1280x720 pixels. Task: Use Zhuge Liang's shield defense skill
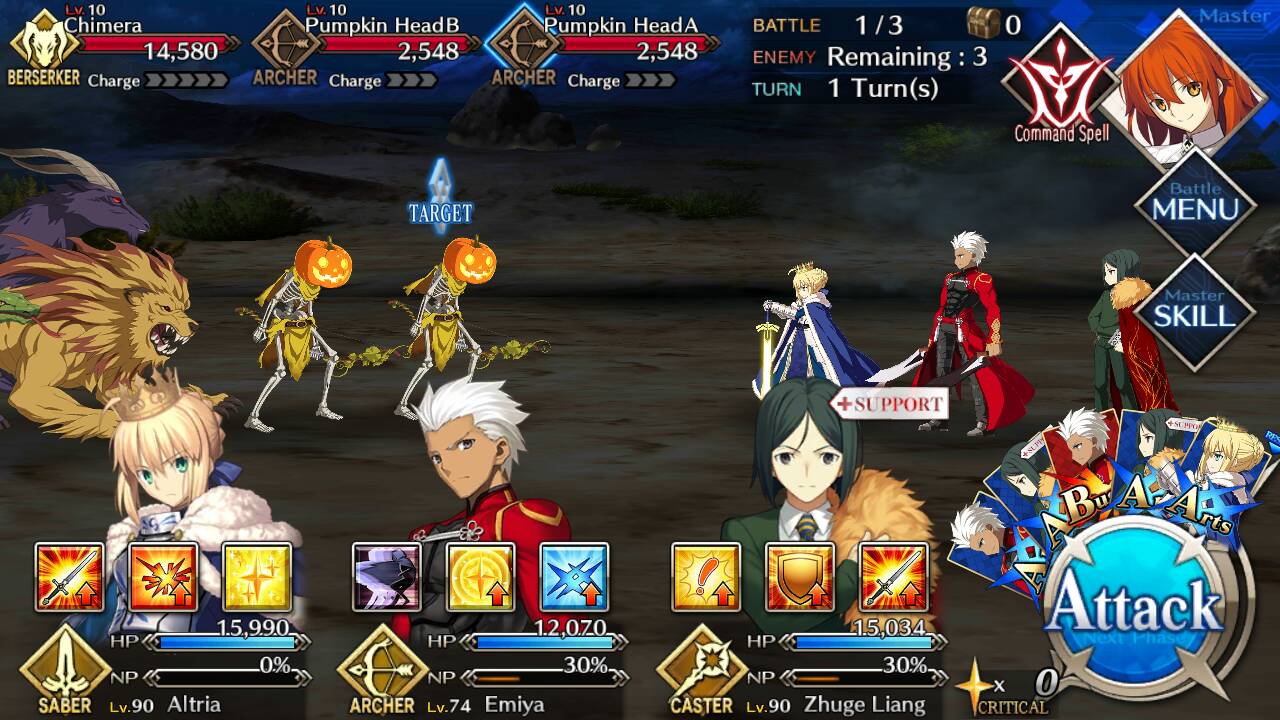[800, 577]
